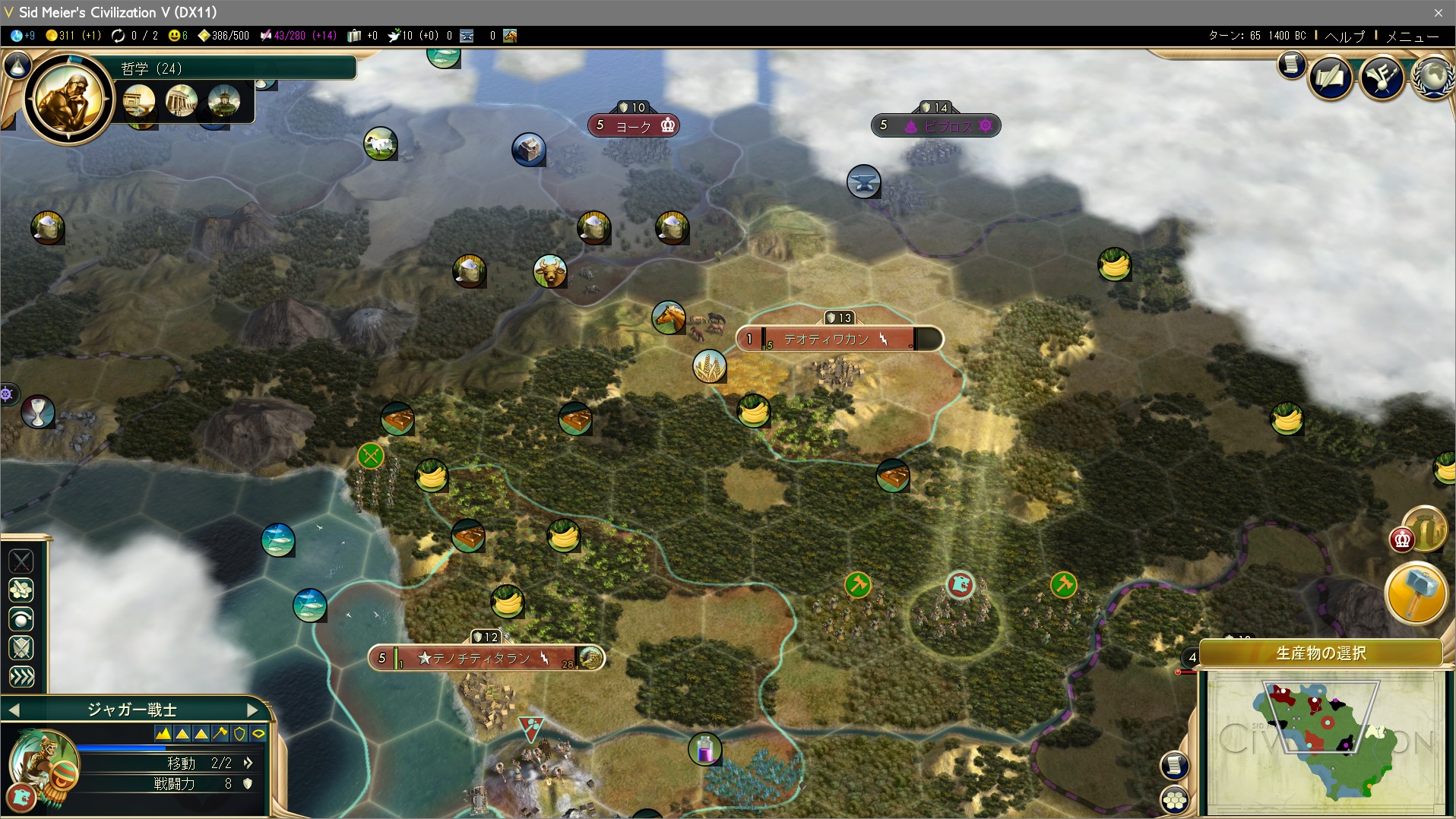Select the previous unit arrow
The image size is (1456, 819).
click(x=14, y=710)
